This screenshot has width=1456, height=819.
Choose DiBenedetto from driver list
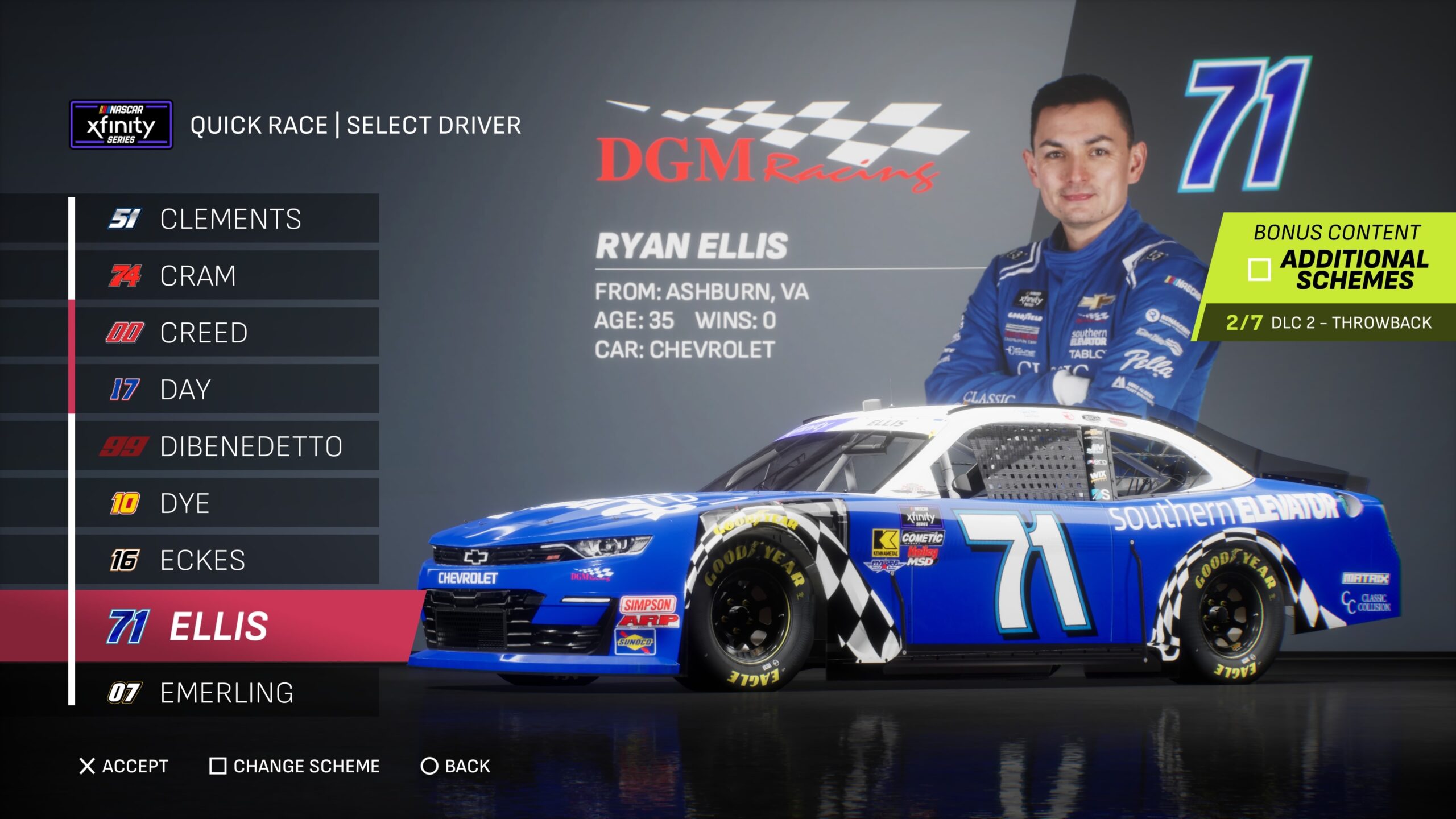pyautogui.click(x=227, y=446)
